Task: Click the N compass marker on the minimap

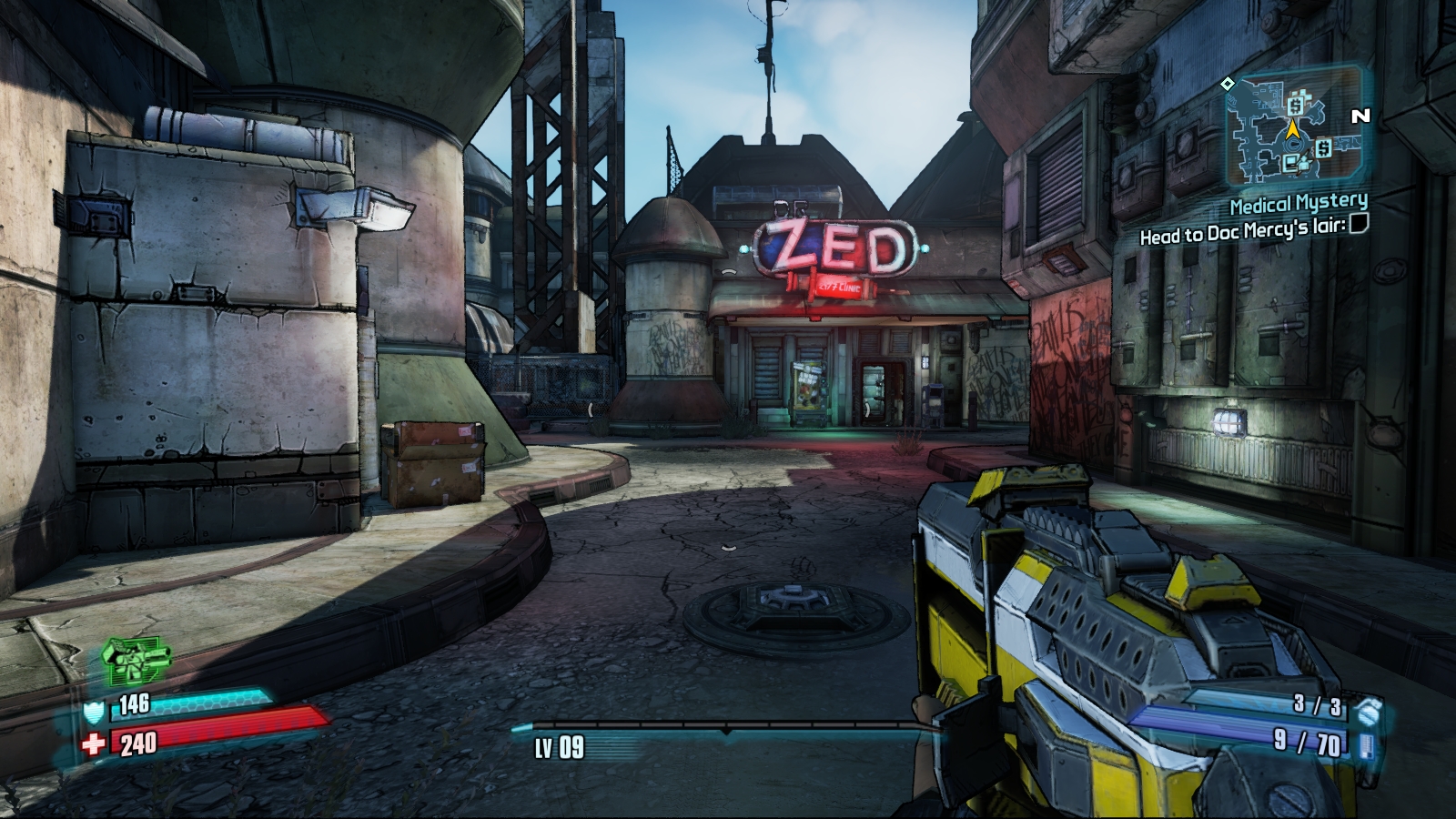Action: [x=1360, y=116]
